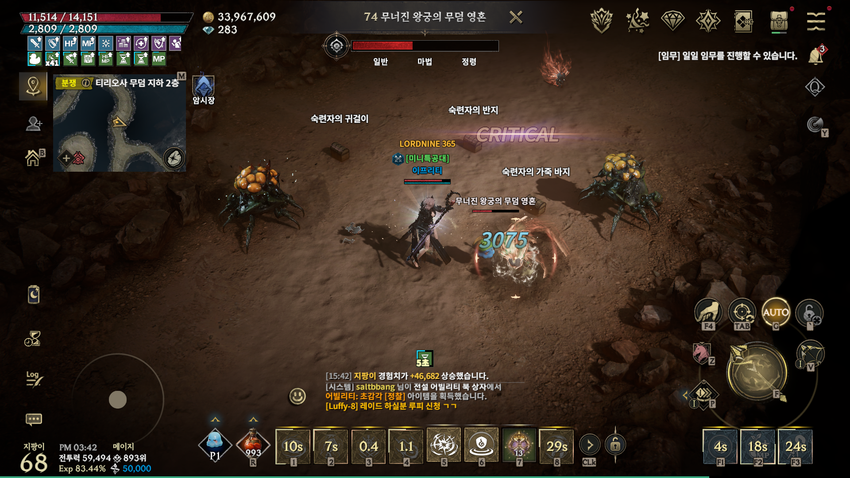Open the Log panel
Image resolution: width=850 pixels, height=478 pixels.
(33, 378)
